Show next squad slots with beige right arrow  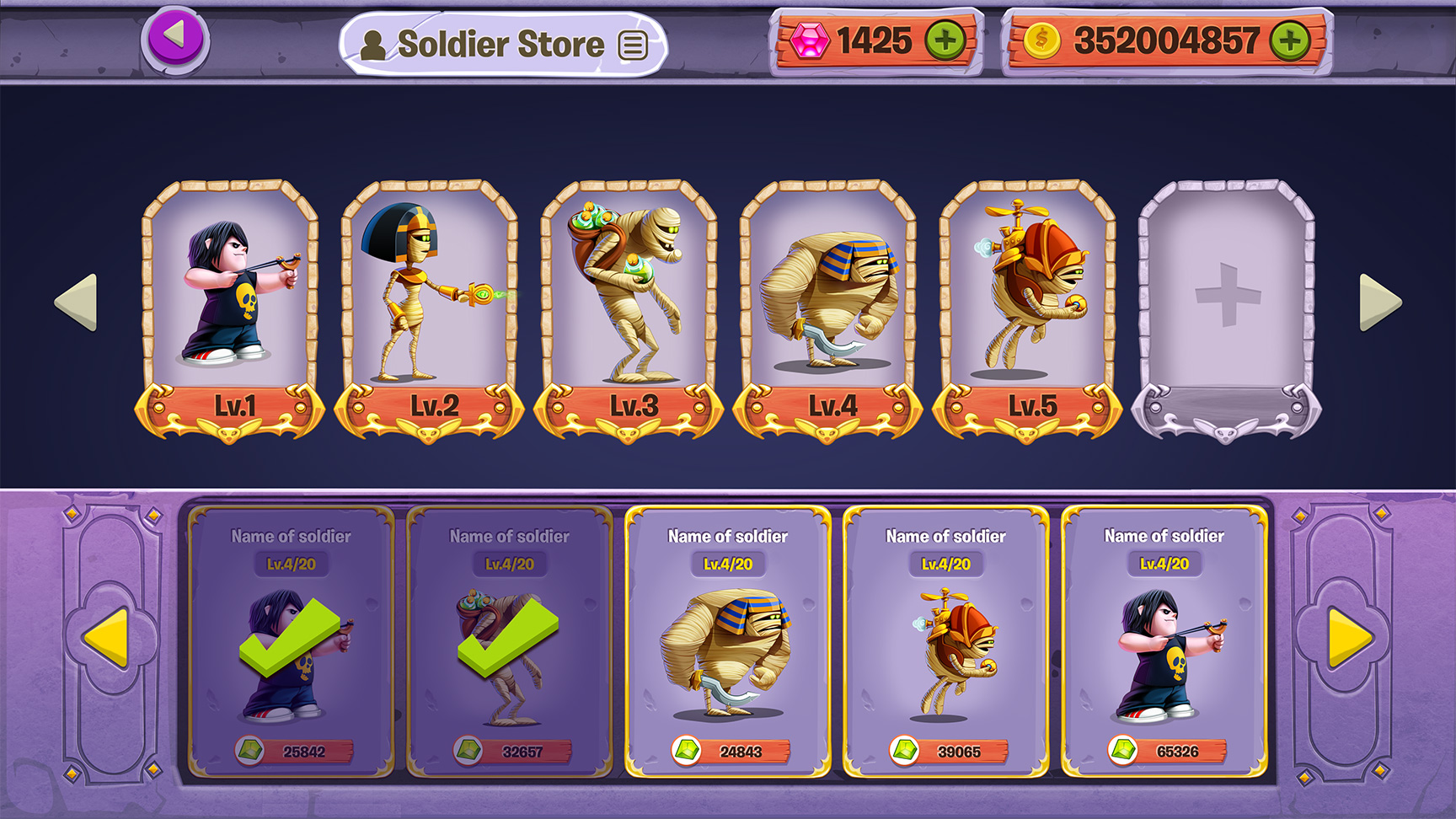[1380, 302]
